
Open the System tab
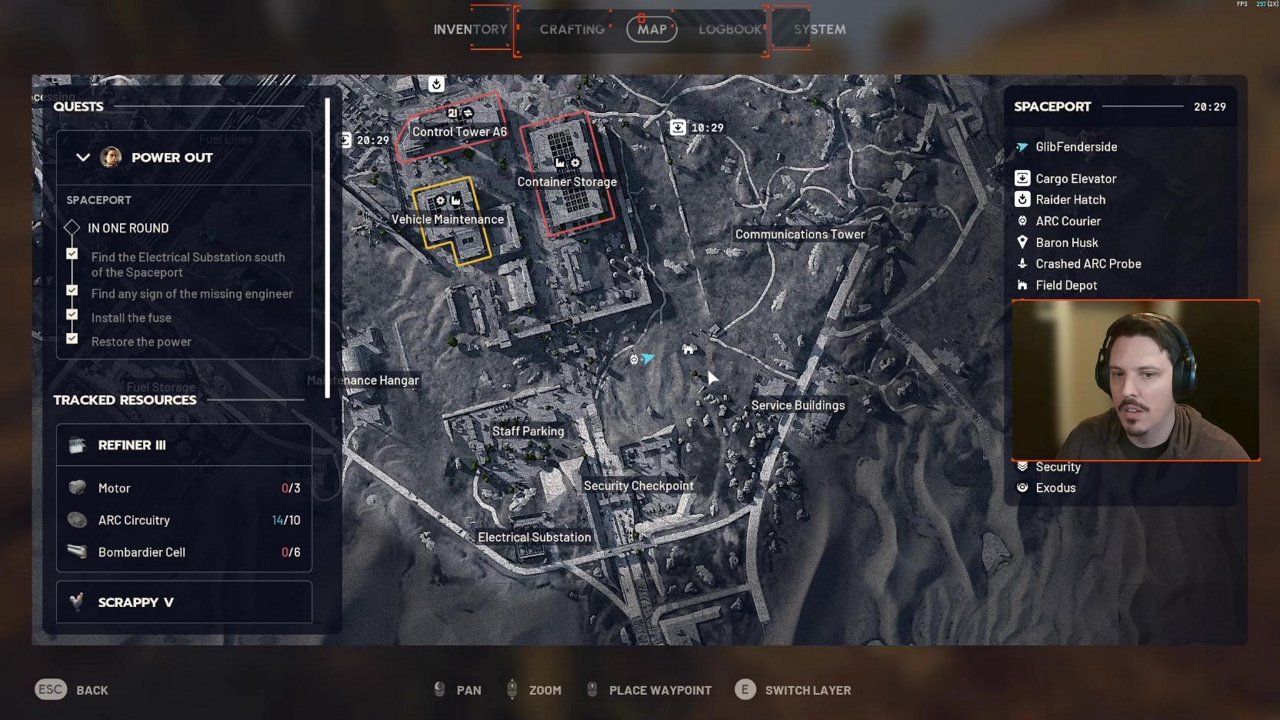[819, 30]
